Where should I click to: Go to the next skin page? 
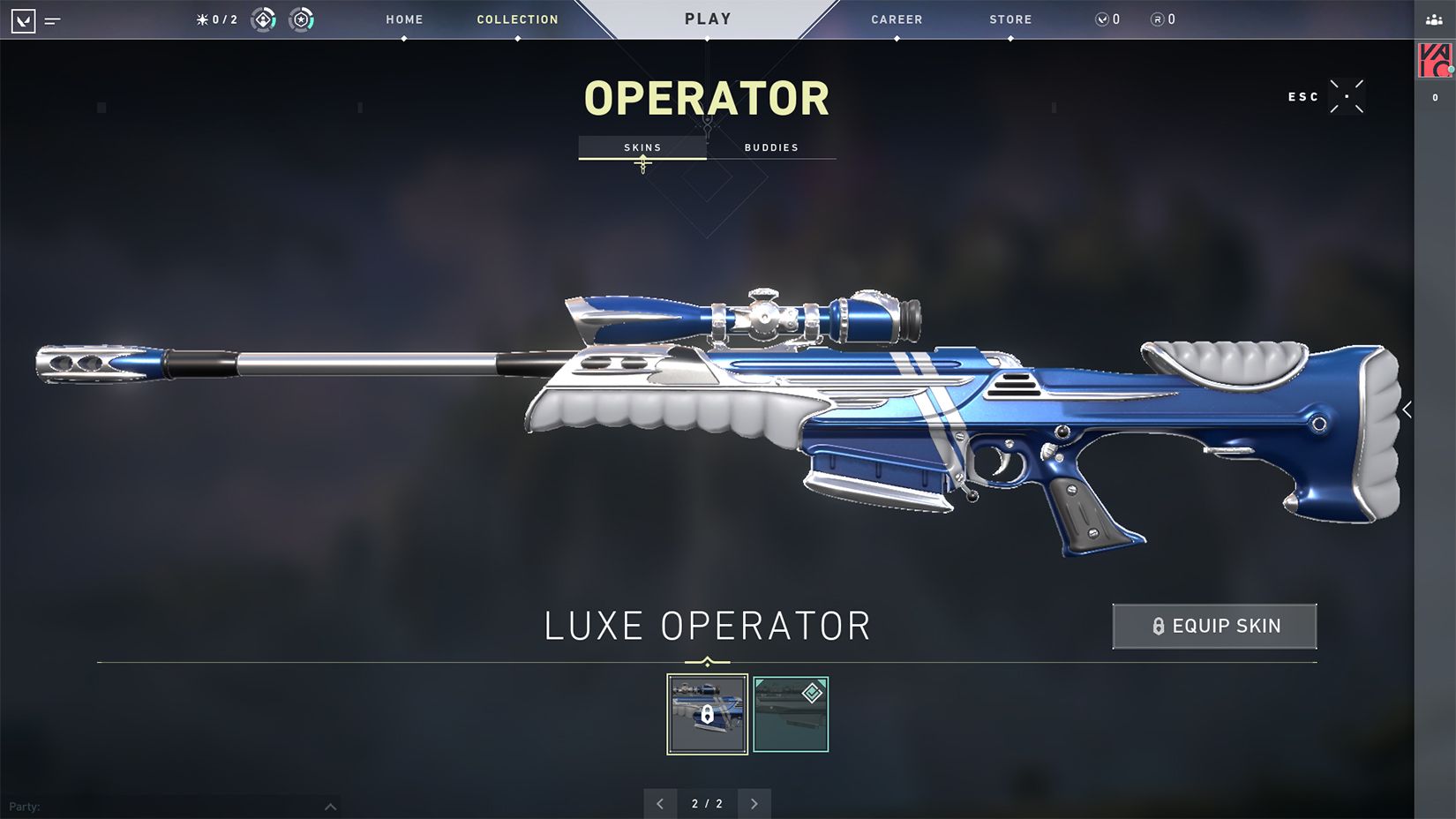[x=754, y=804]
